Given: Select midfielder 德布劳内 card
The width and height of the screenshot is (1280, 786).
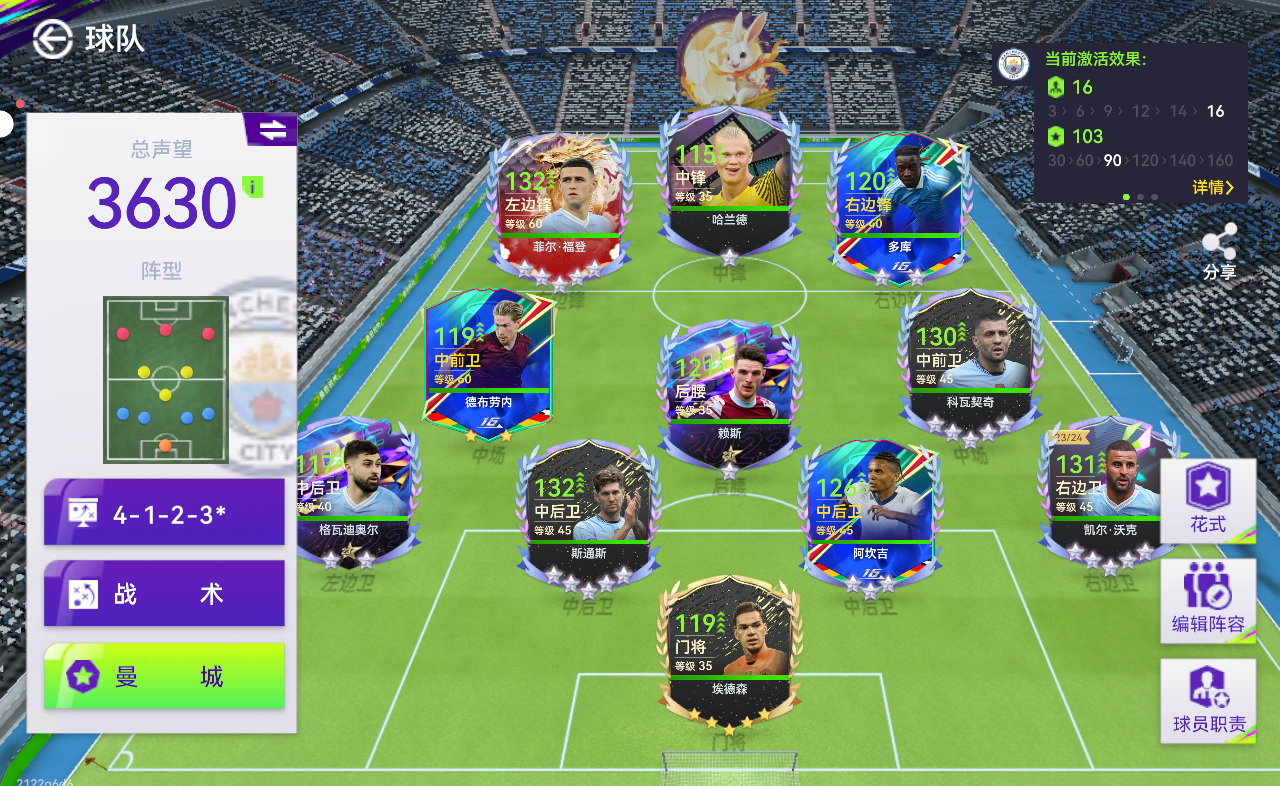Looking at the screenshot, I should tap(488, 361).
